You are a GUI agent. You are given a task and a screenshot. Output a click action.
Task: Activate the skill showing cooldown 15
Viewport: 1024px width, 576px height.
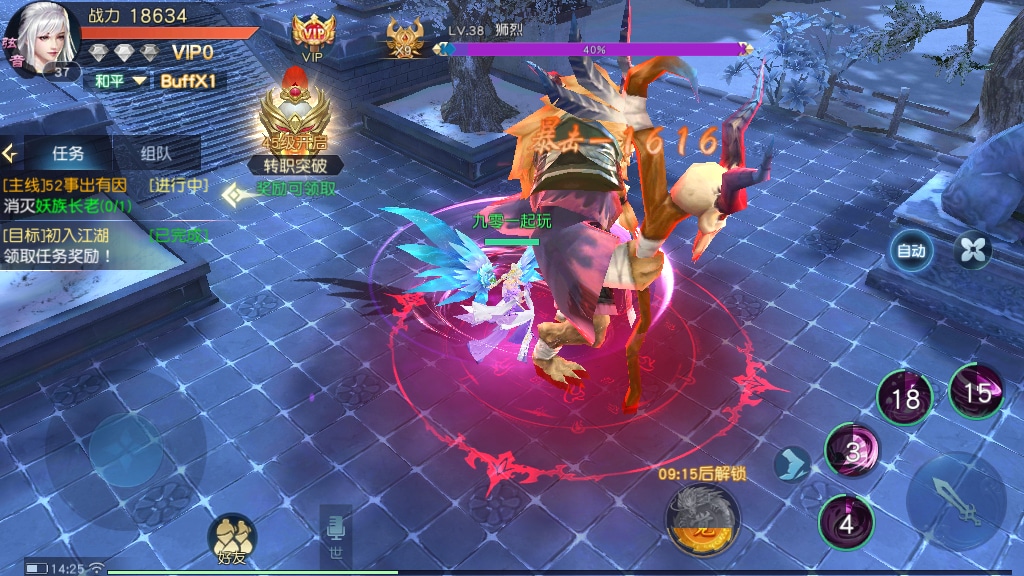point(976,391)
